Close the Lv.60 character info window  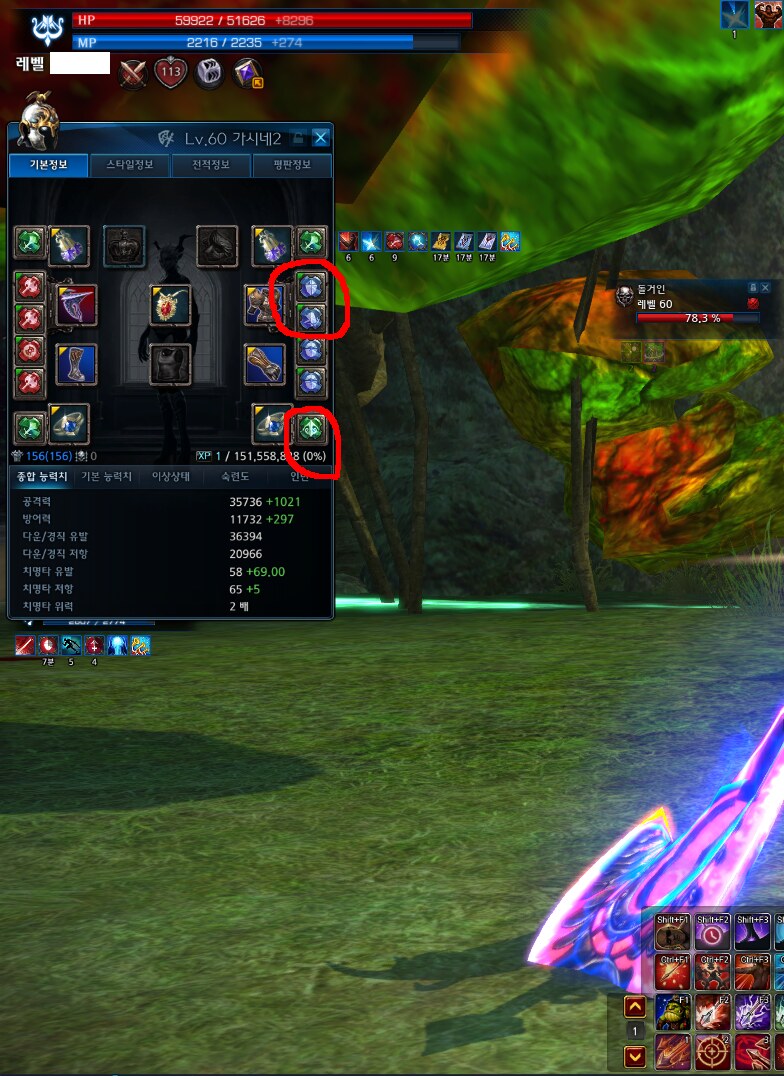coord(320,138)
